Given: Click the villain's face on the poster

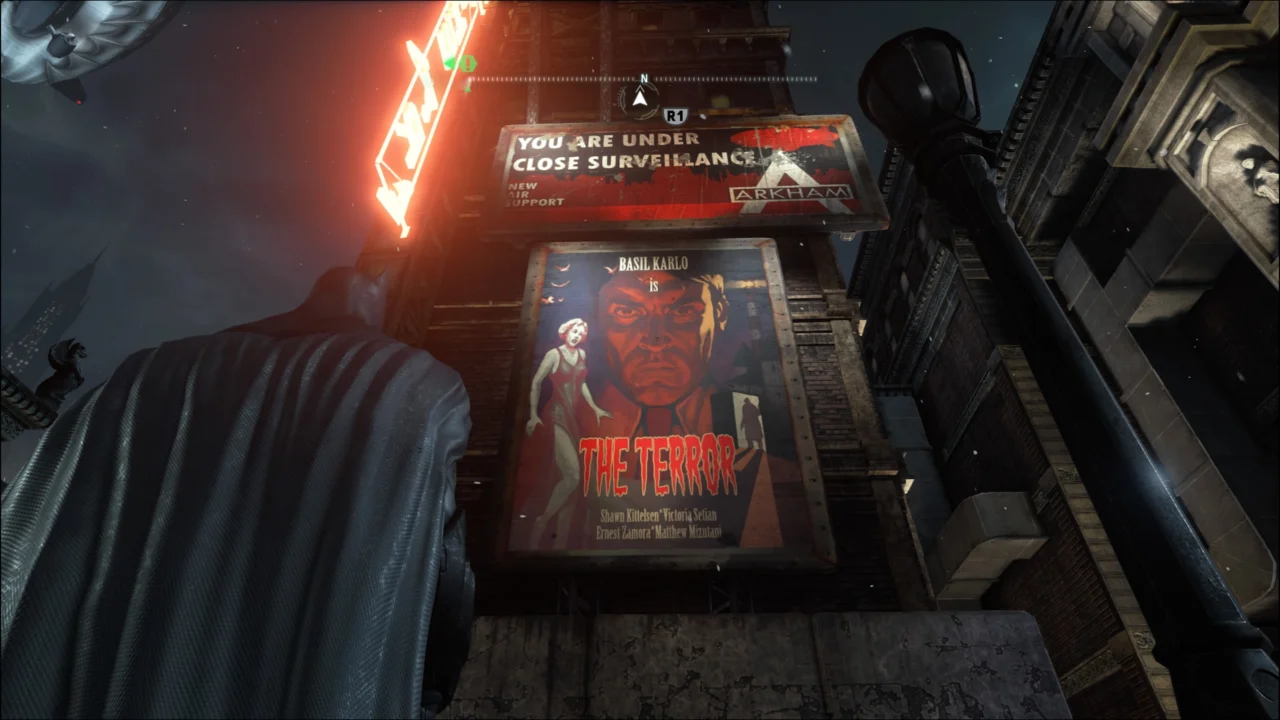Looking at the screenshot, I should click(655, 340).
